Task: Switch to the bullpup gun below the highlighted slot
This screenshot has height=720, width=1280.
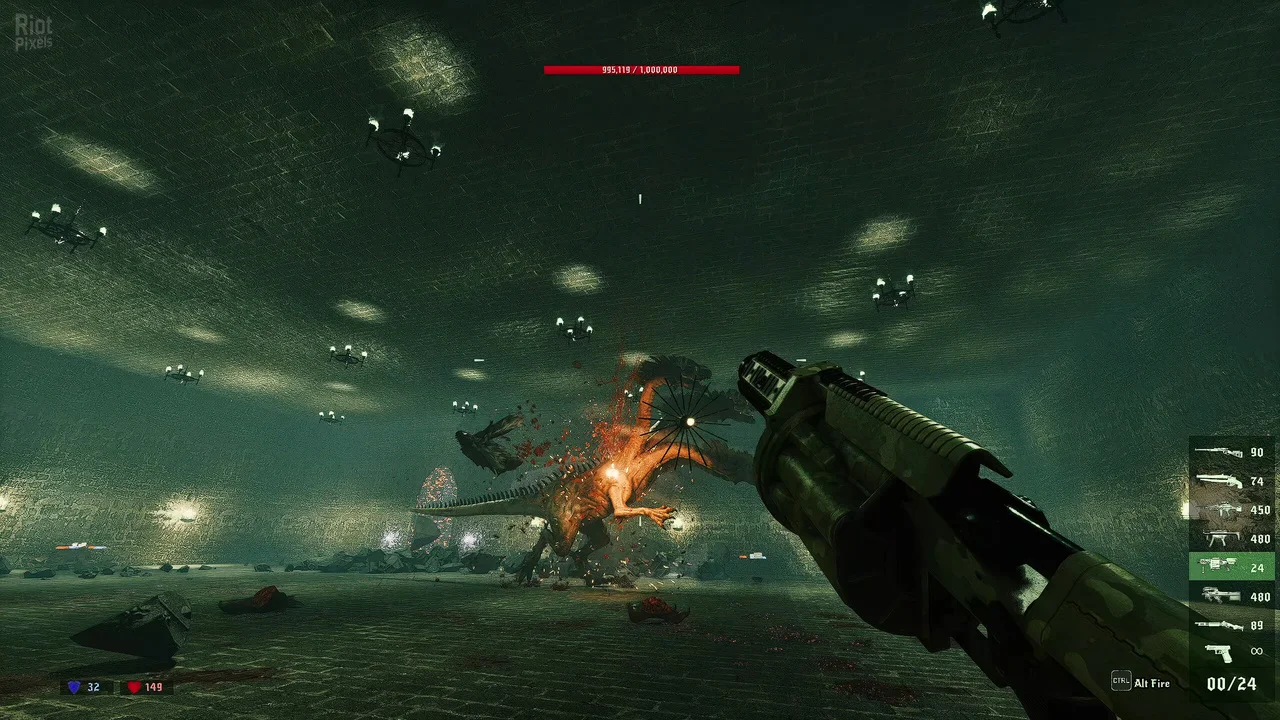Action: pos(1231,596)
